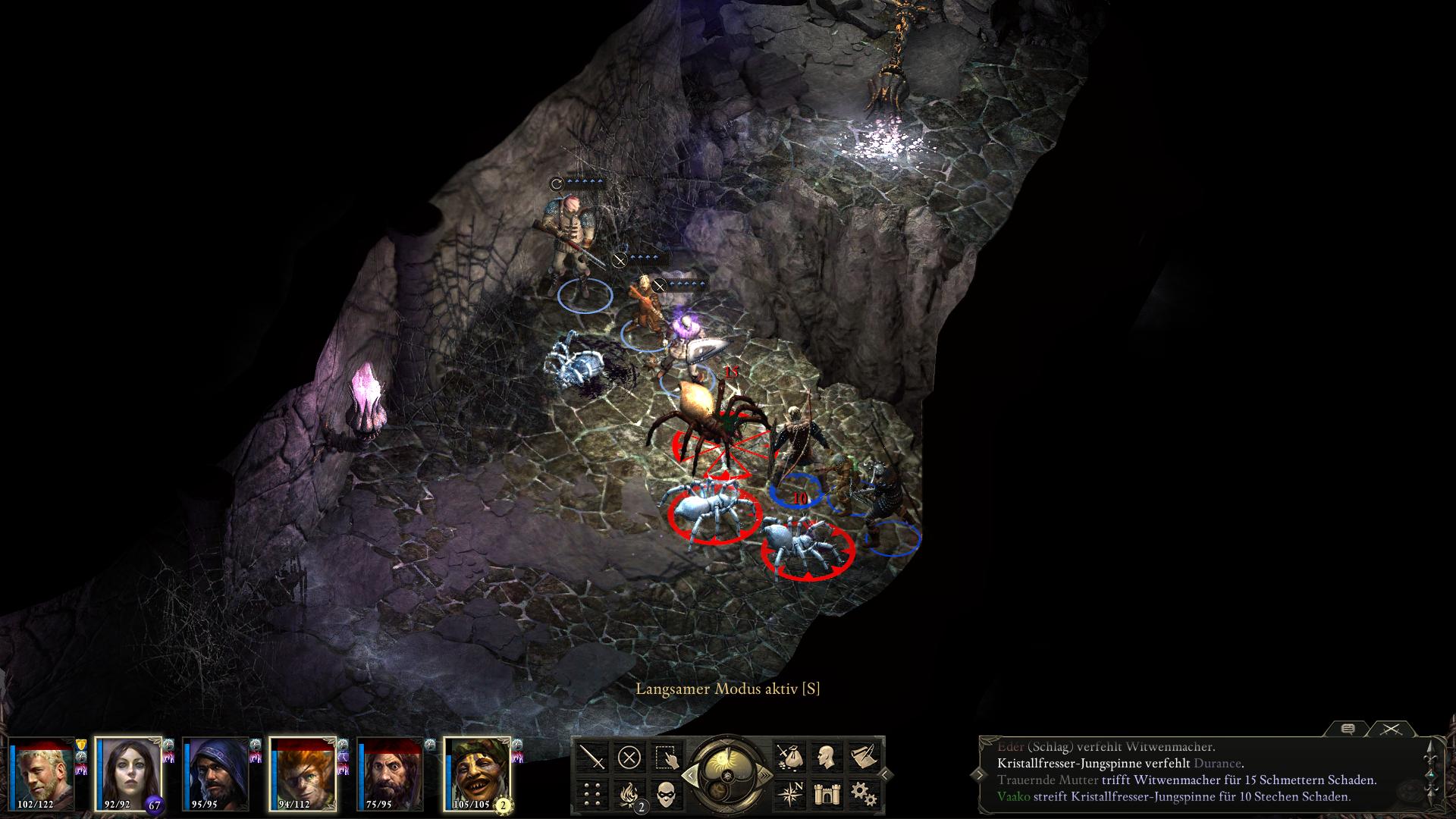Toggle stealth mode with the masked face
The width and height of the screenshot is (1456, 819).
667,794
